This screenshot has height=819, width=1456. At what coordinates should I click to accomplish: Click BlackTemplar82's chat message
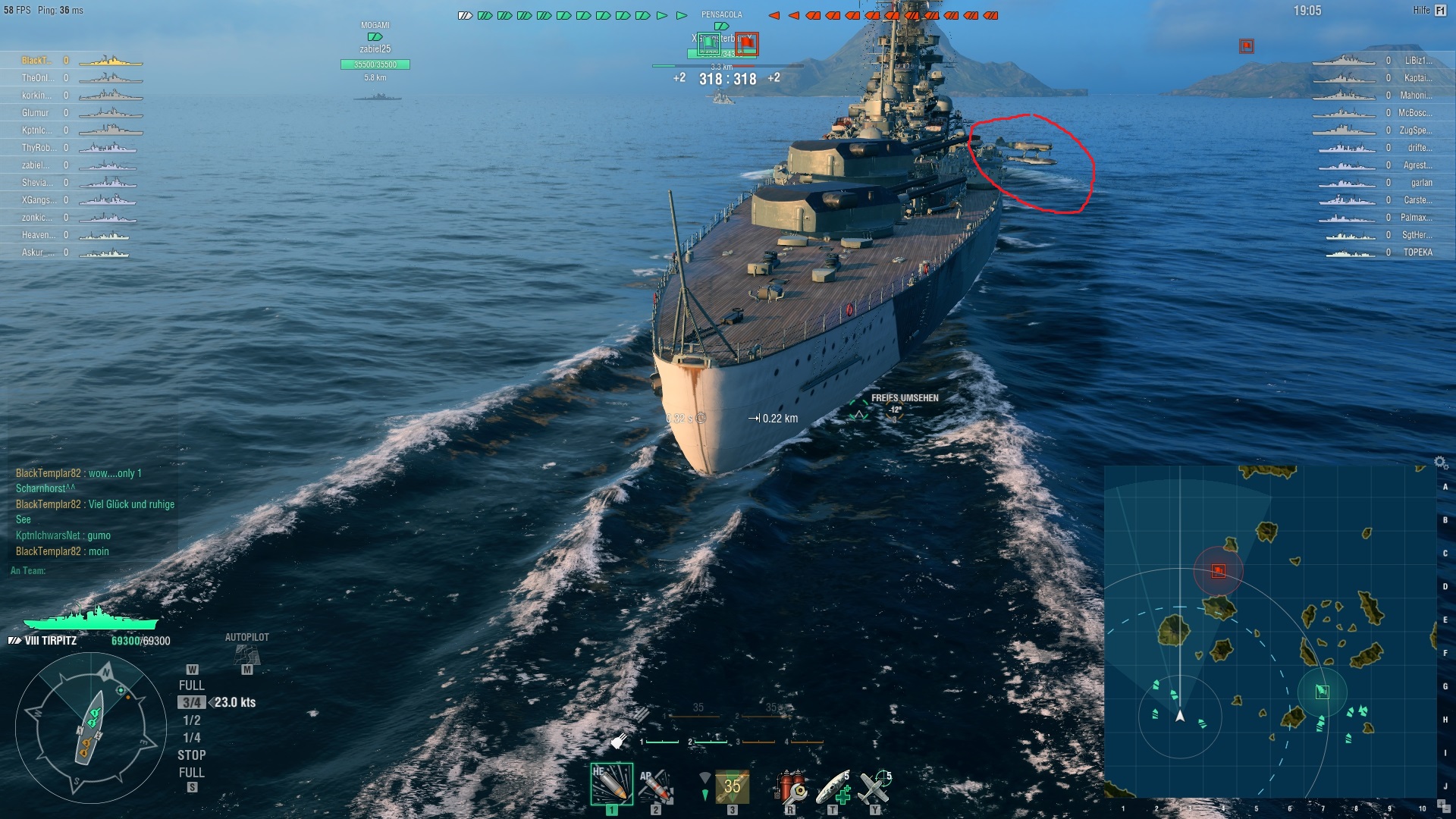click(x=76, y=472)
